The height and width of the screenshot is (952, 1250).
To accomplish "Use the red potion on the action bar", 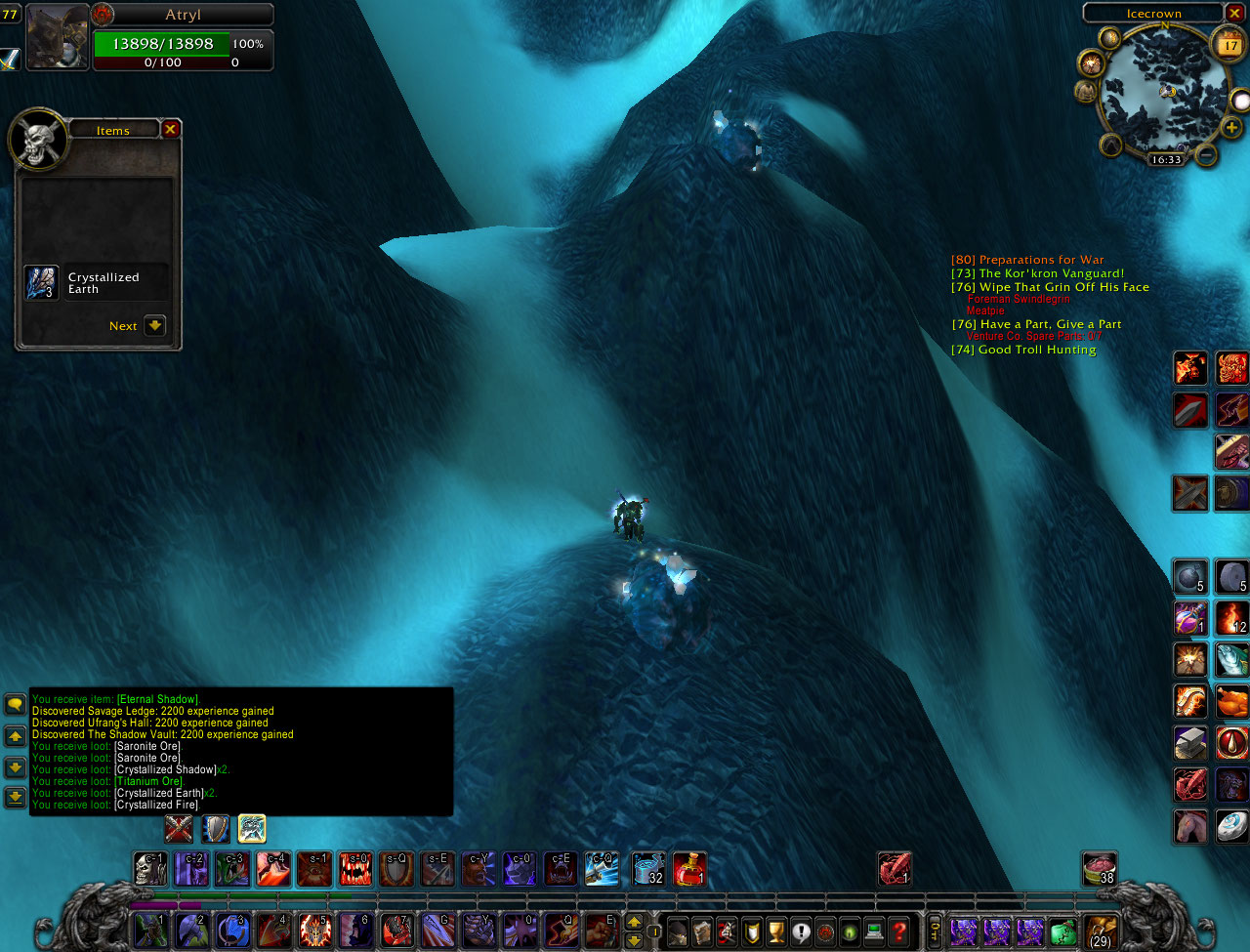I will pyautogui.click(x=689, y=868).
